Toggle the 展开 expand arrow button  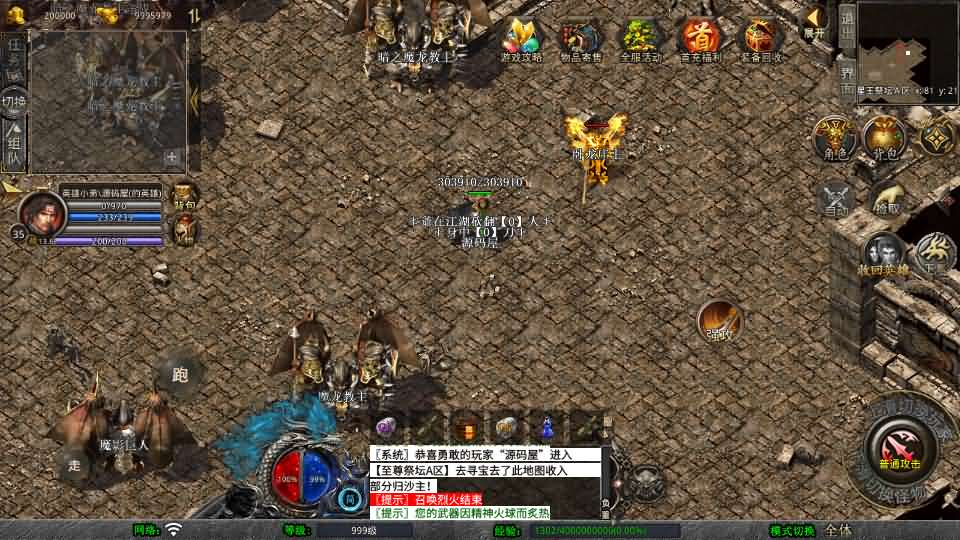816,21
